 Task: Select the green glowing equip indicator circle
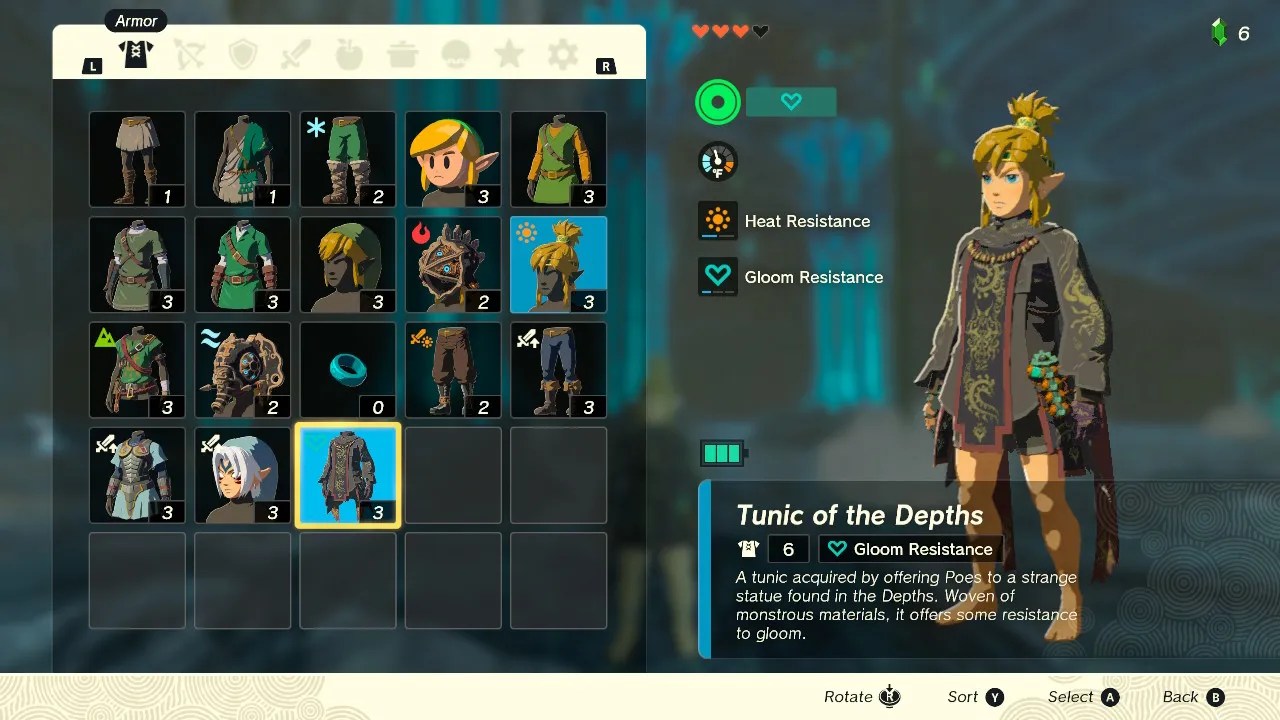pyautogui.click(x=717, y=101)
